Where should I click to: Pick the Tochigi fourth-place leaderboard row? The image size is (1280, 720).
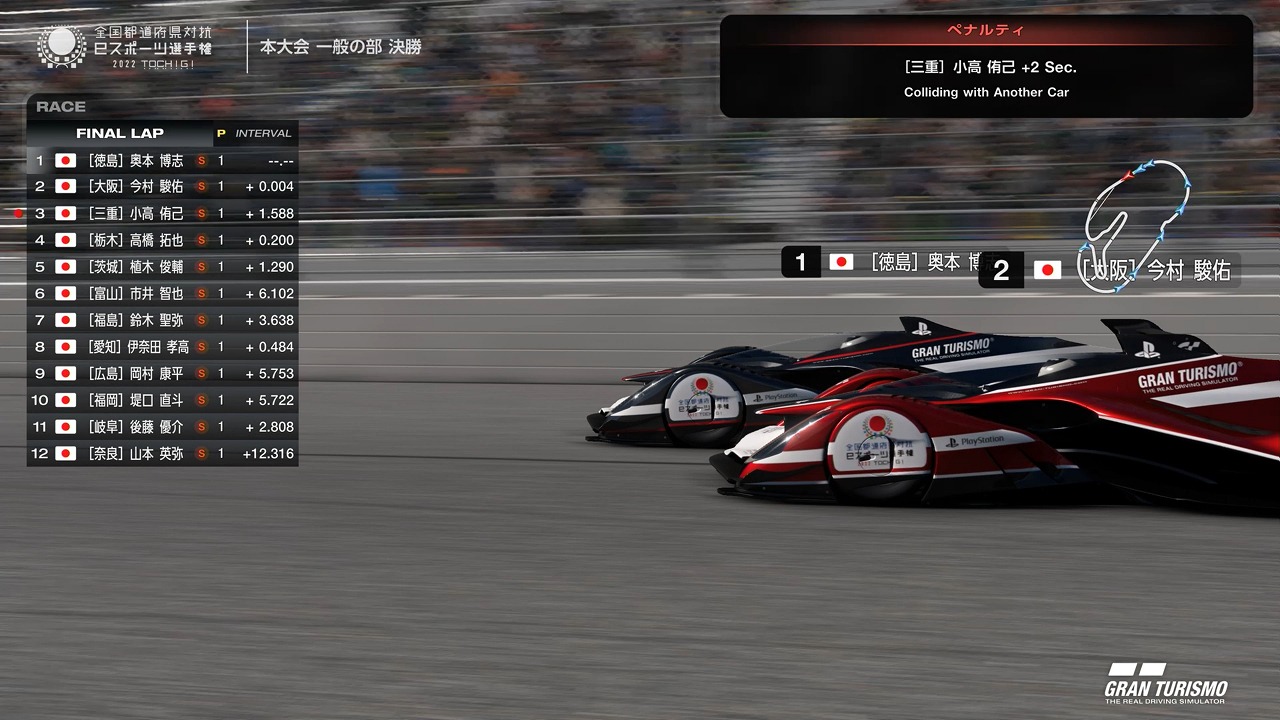[x=162, y=240]
